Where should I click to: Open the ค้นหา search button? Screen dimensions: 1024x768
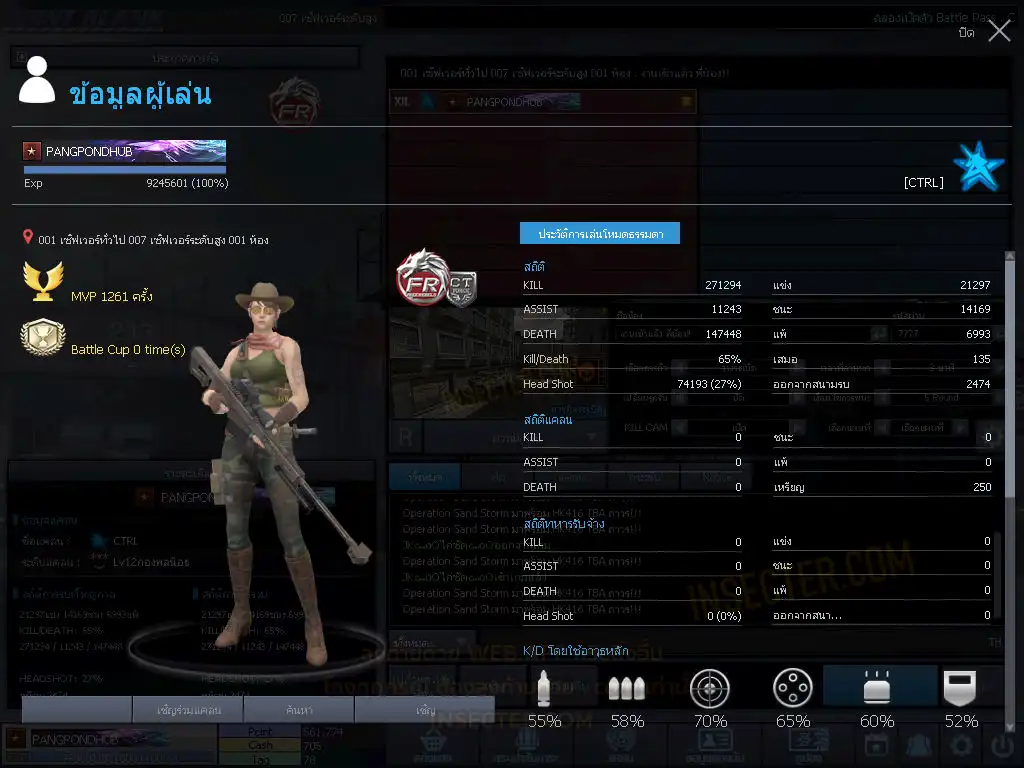click(297, 710)
